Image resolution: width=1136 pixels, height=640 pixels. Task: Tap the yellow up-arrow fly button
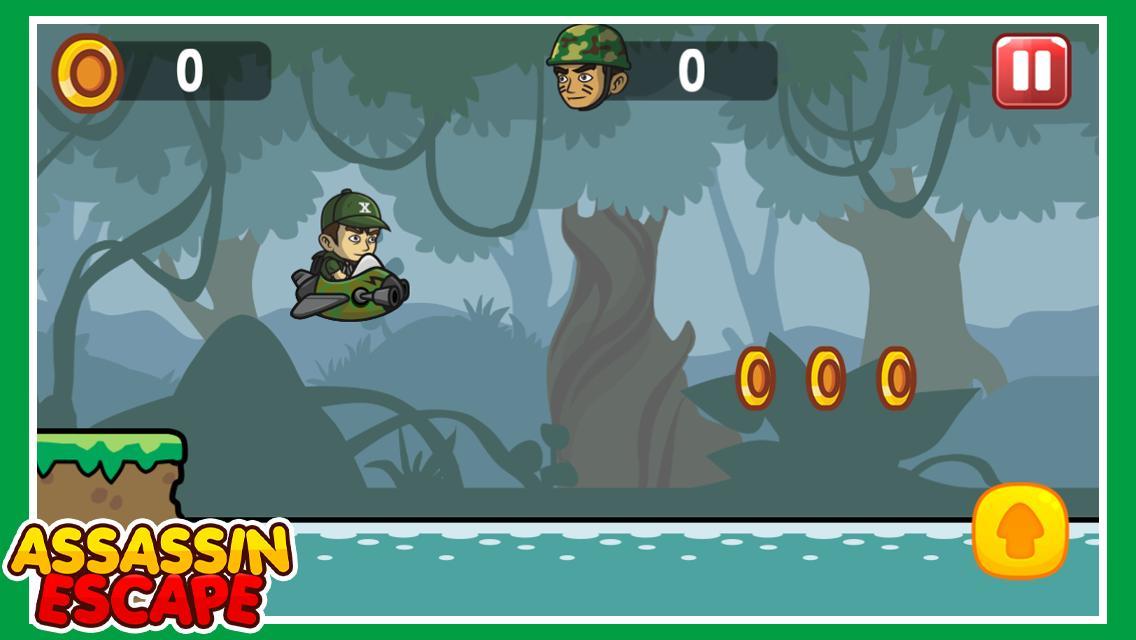(1020, 531)
